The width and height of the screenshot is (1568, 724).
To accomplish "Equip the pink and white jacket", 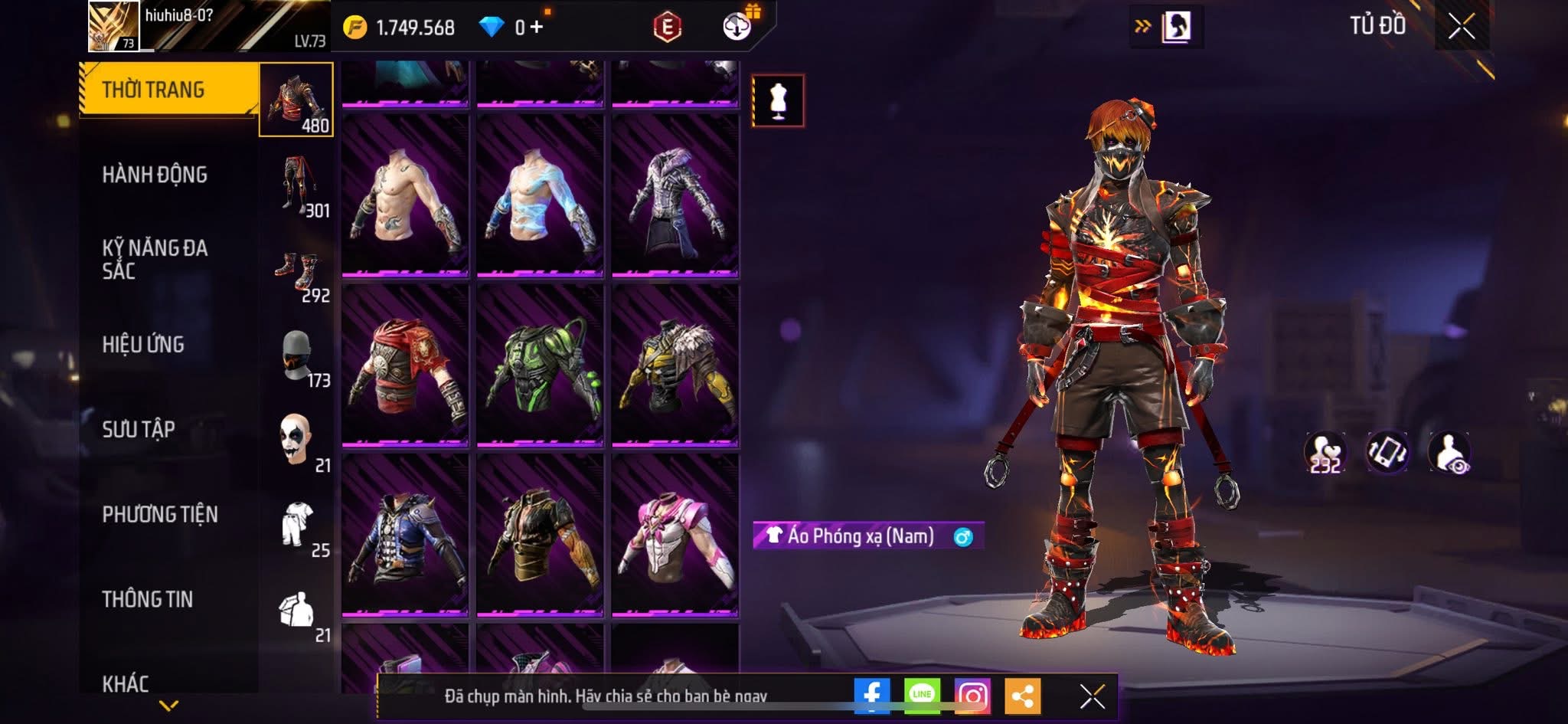I will [675, 535].
